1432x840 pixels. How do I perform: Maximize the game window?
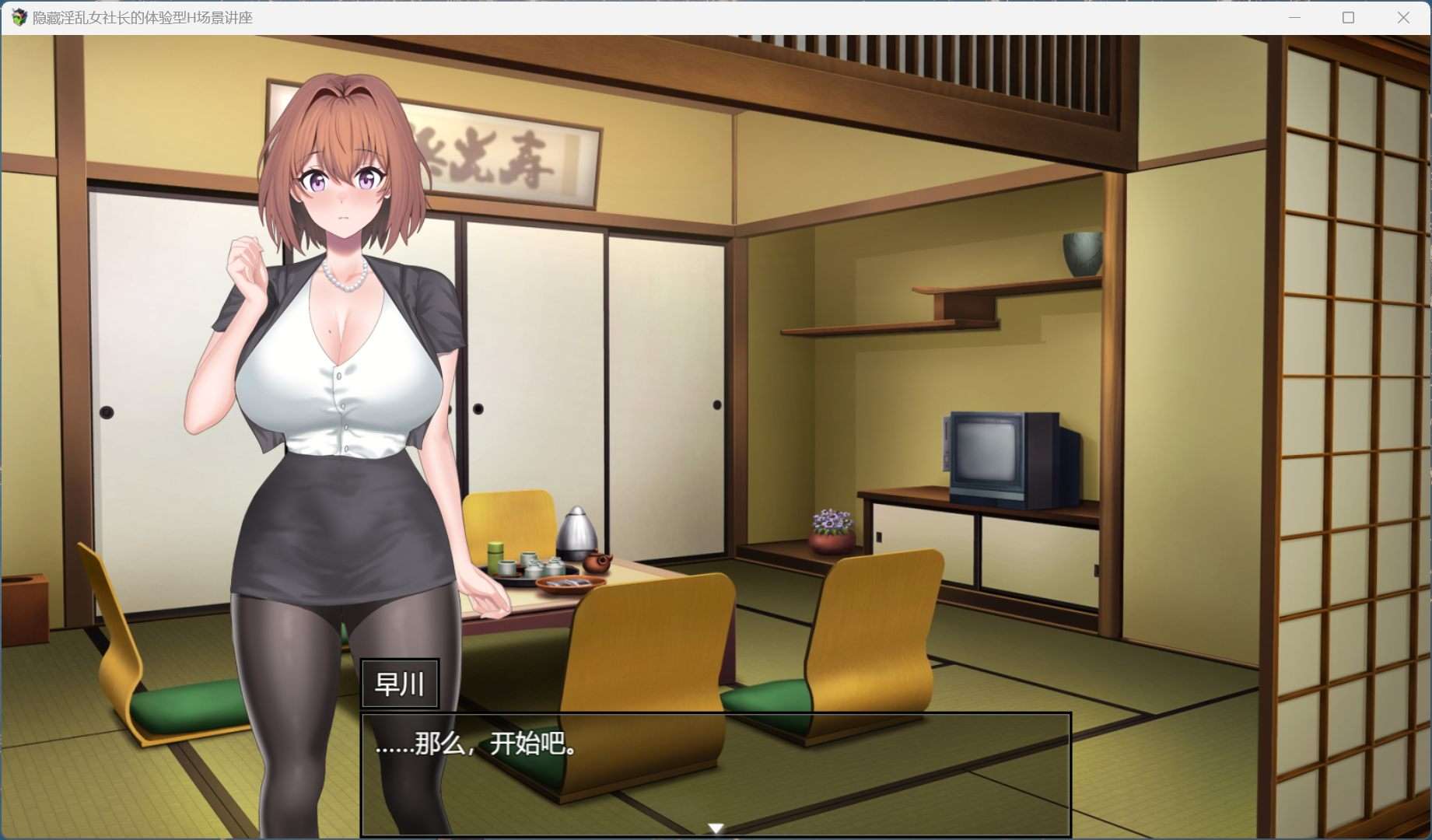pyautogui.click(x=1348, y=17)
